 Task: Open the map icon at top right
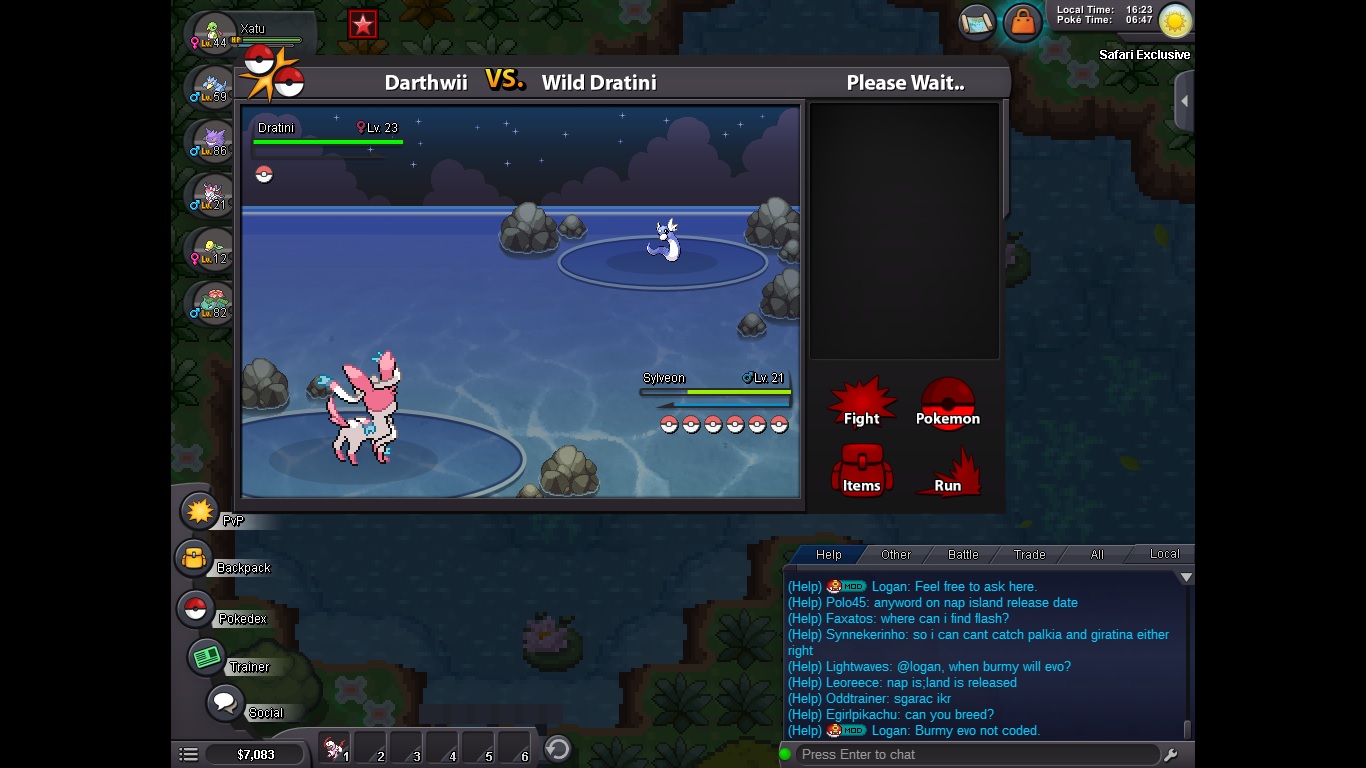(977, 21)
